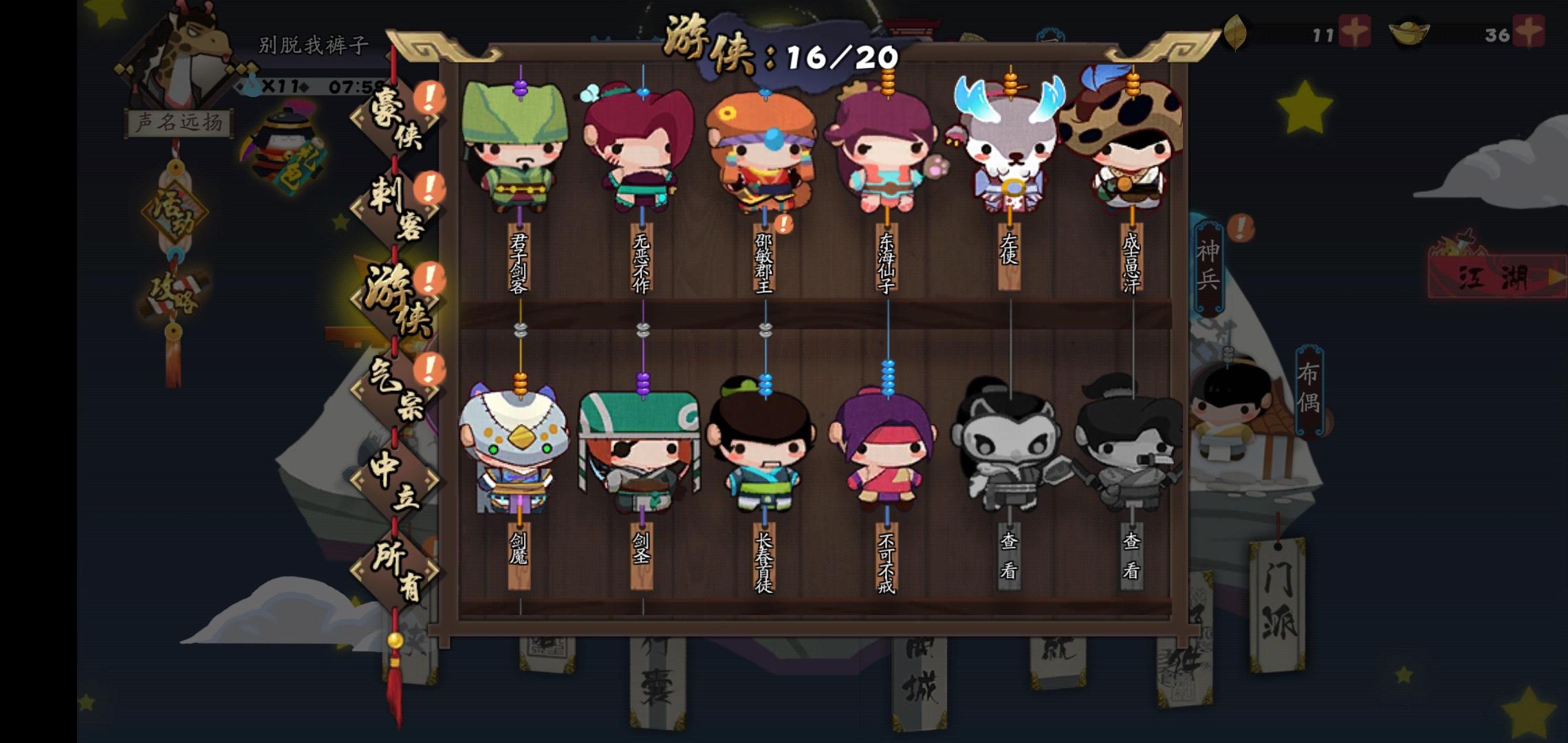The width and height of the screenshot is (1568, 743).
Task: Tap the exclamation badge on 邵敏郡主
Action: click(783, 223)
